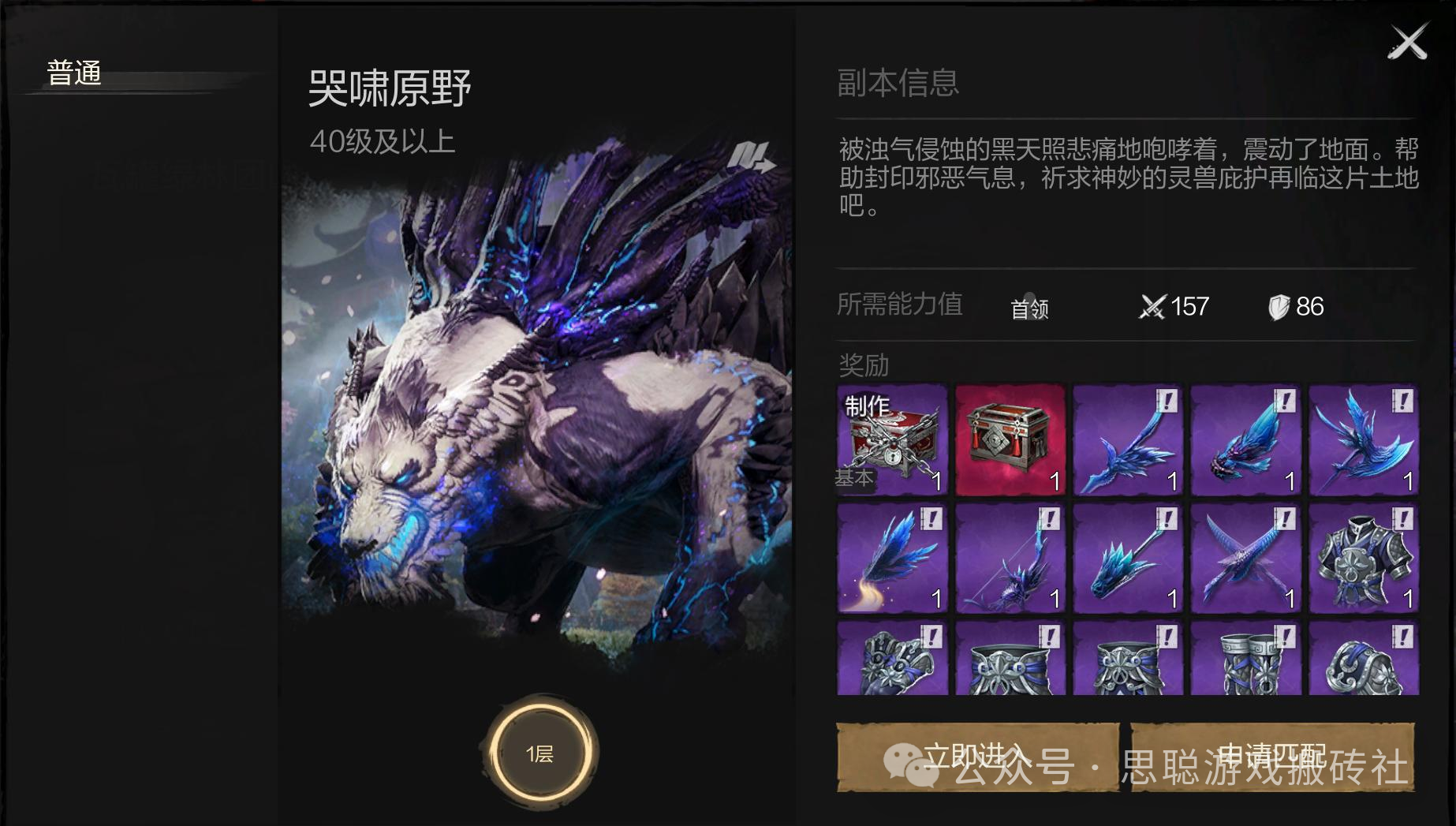Viewport: 1456px width, 826px height.
Task: Click the 立即进入 enter button
Action: (x=977, y=757)
